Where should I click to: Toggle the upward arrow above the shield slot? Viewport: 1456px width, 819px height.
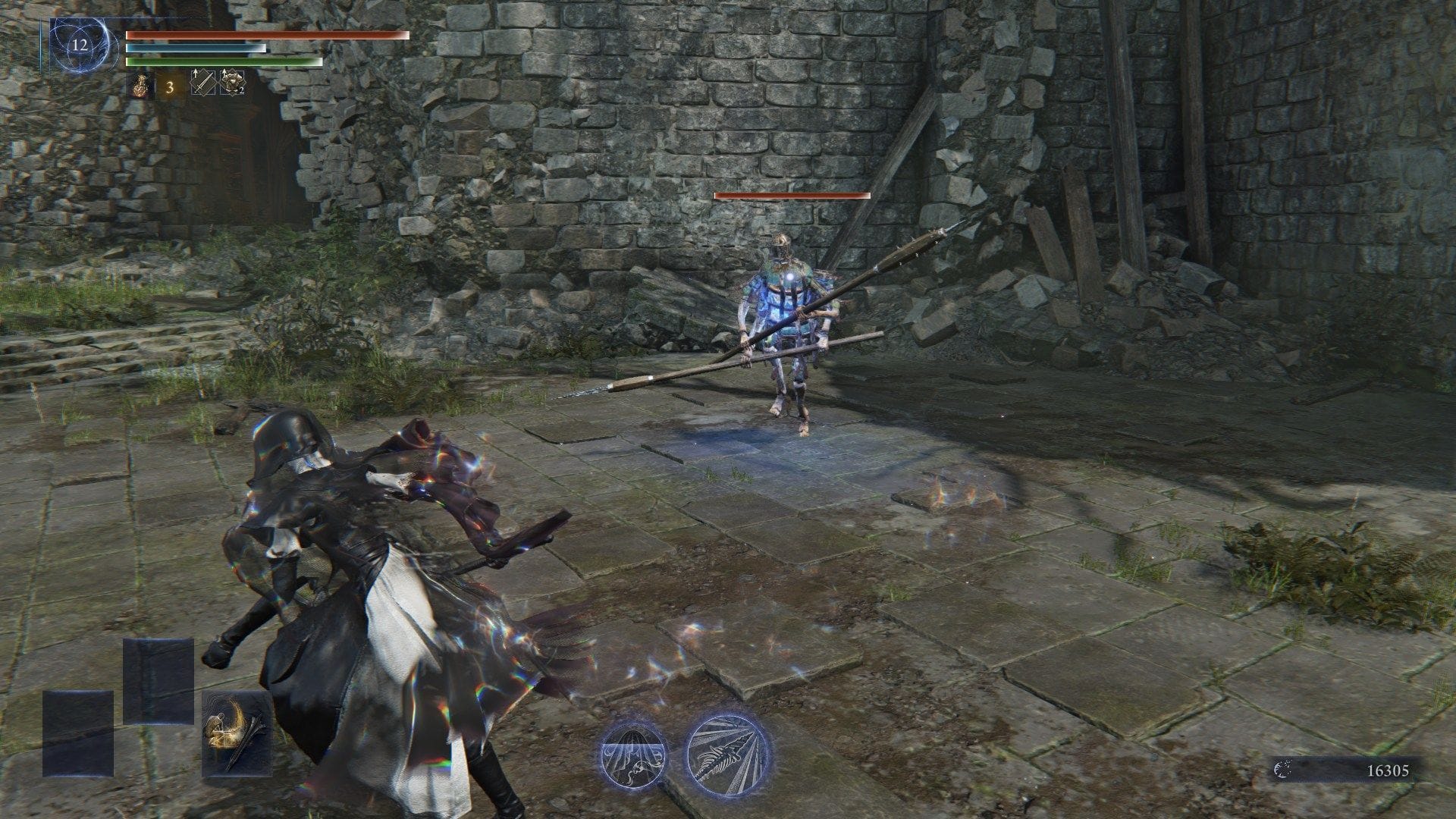[x=224, y=72]
